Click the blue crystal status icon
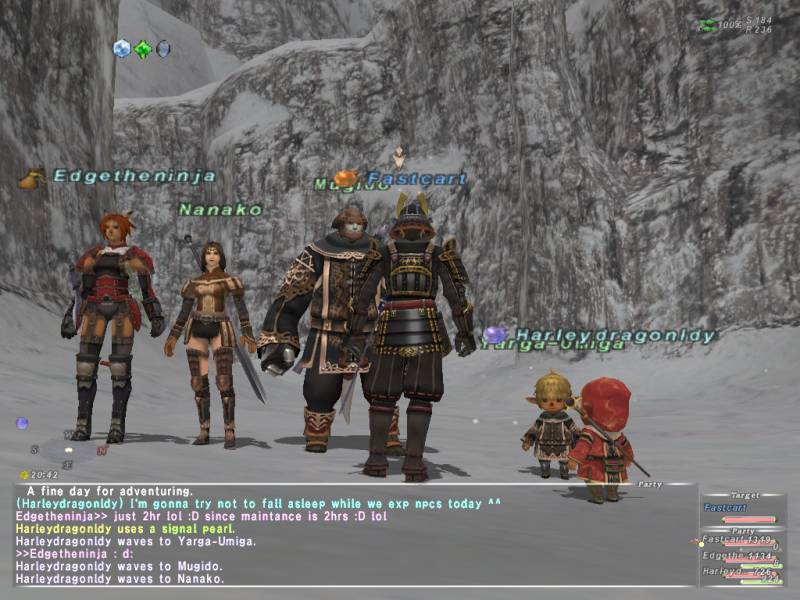This screenshot has width=800, height=600. pyautogui.click(x=122, y=48)
